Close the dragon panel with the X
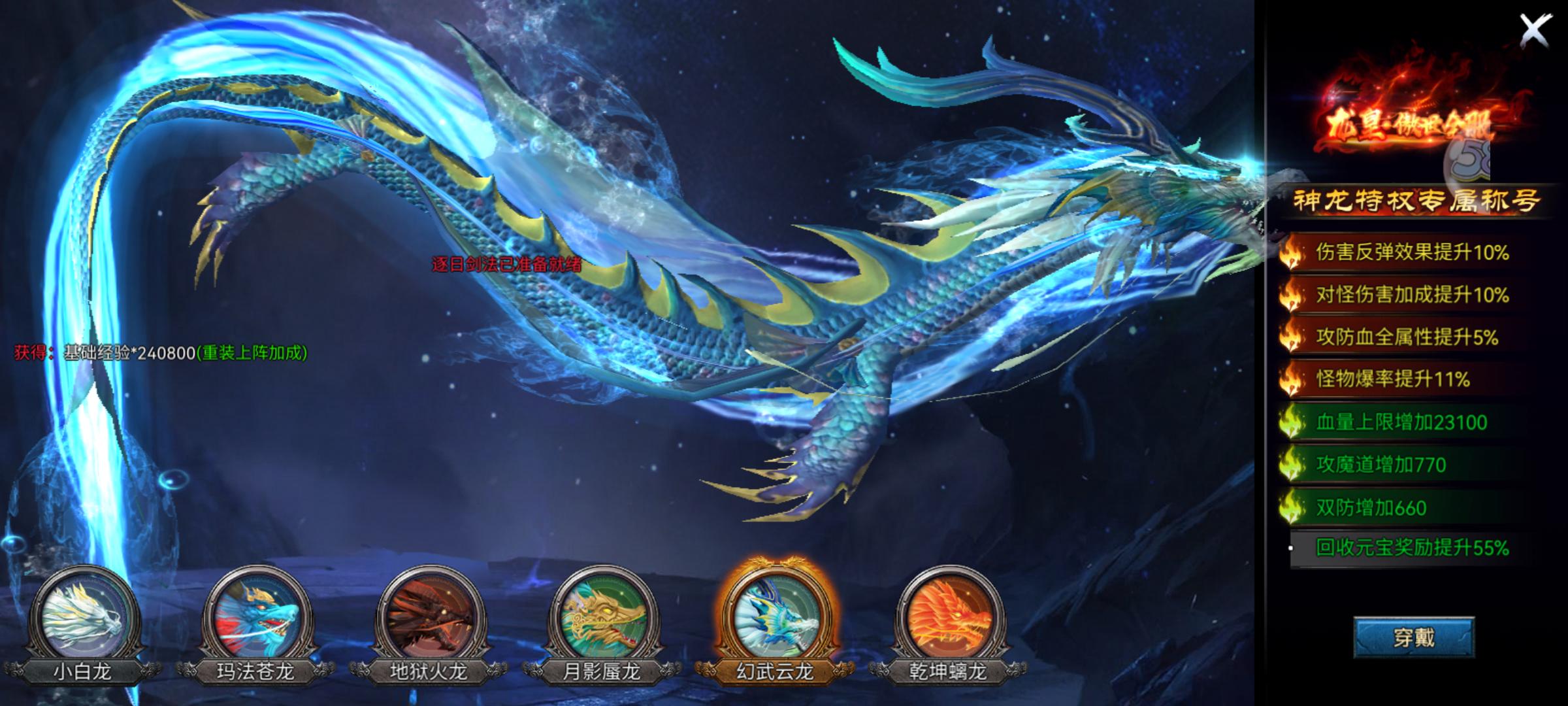The image size is (1568, 706). (x=1535, y=30)
